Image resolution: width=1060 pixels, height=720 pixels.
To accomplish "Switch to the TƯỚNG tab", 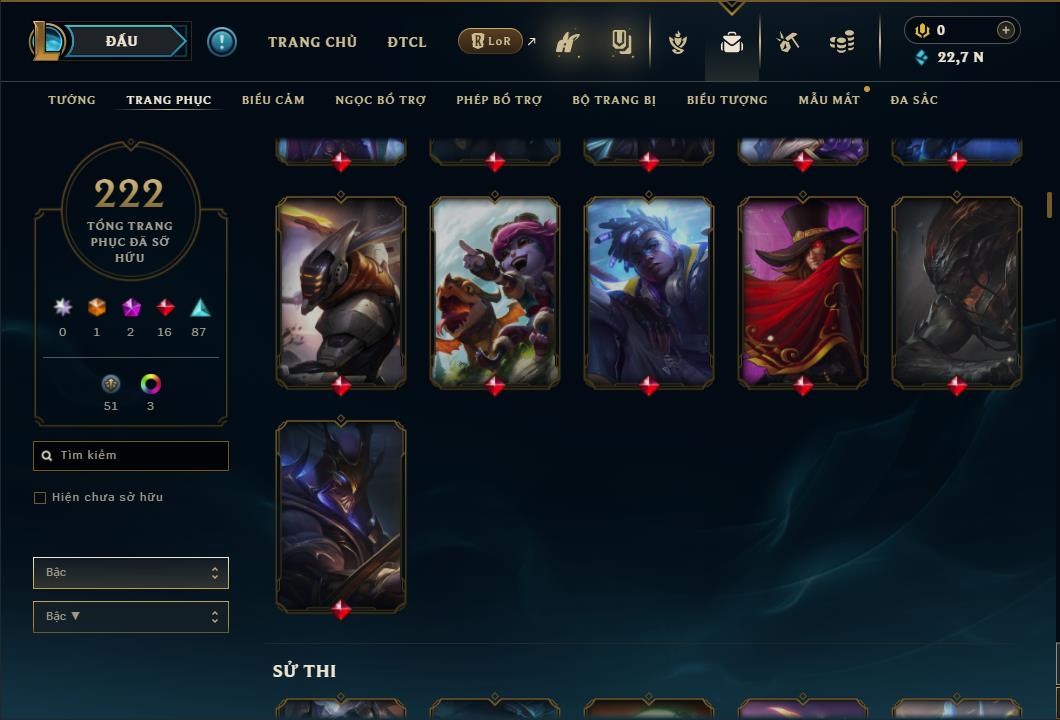I will [x=72, y=100].
